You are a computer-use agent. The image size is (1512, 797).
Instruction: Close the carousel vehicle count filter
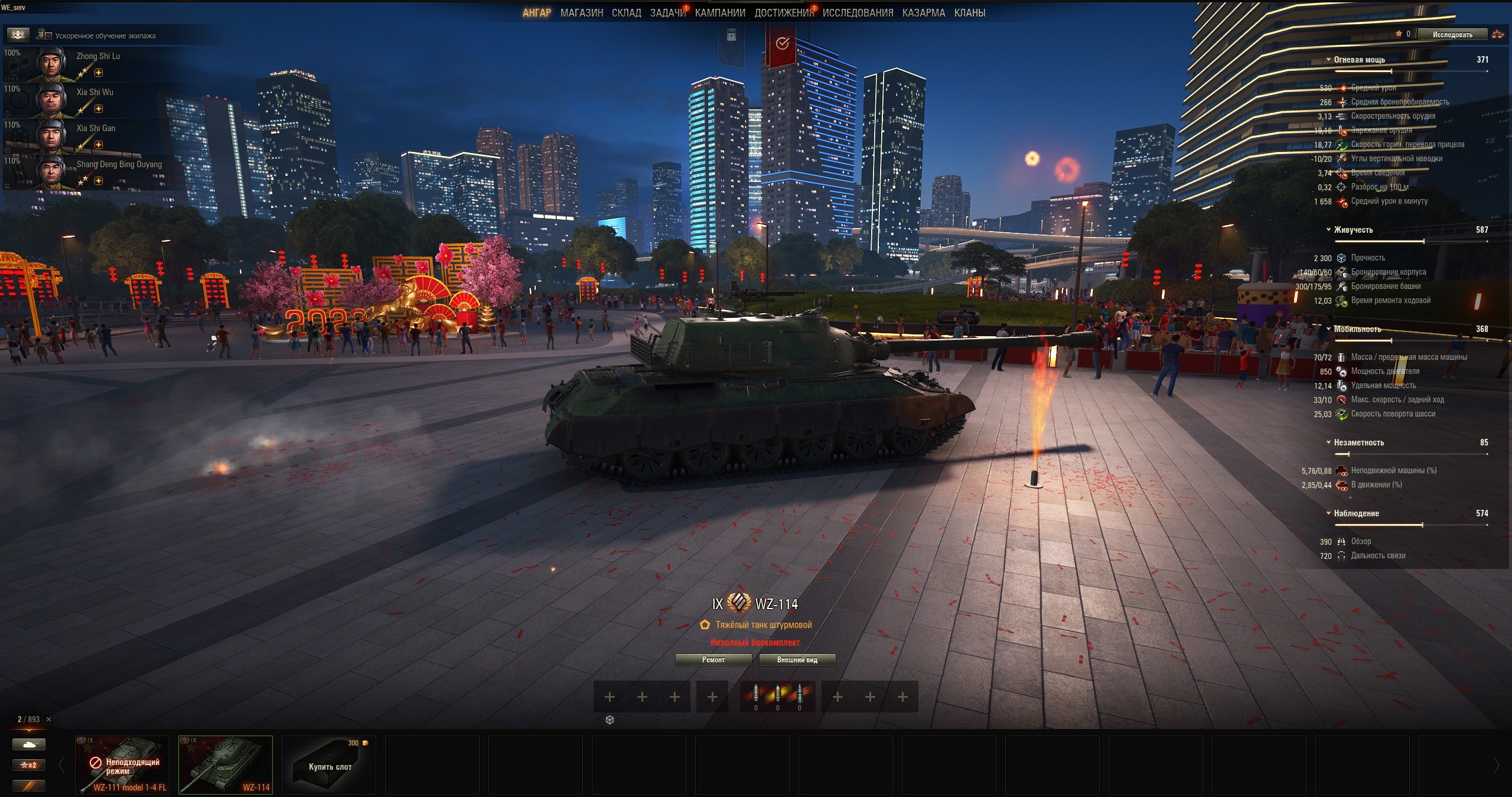point(49,720)
